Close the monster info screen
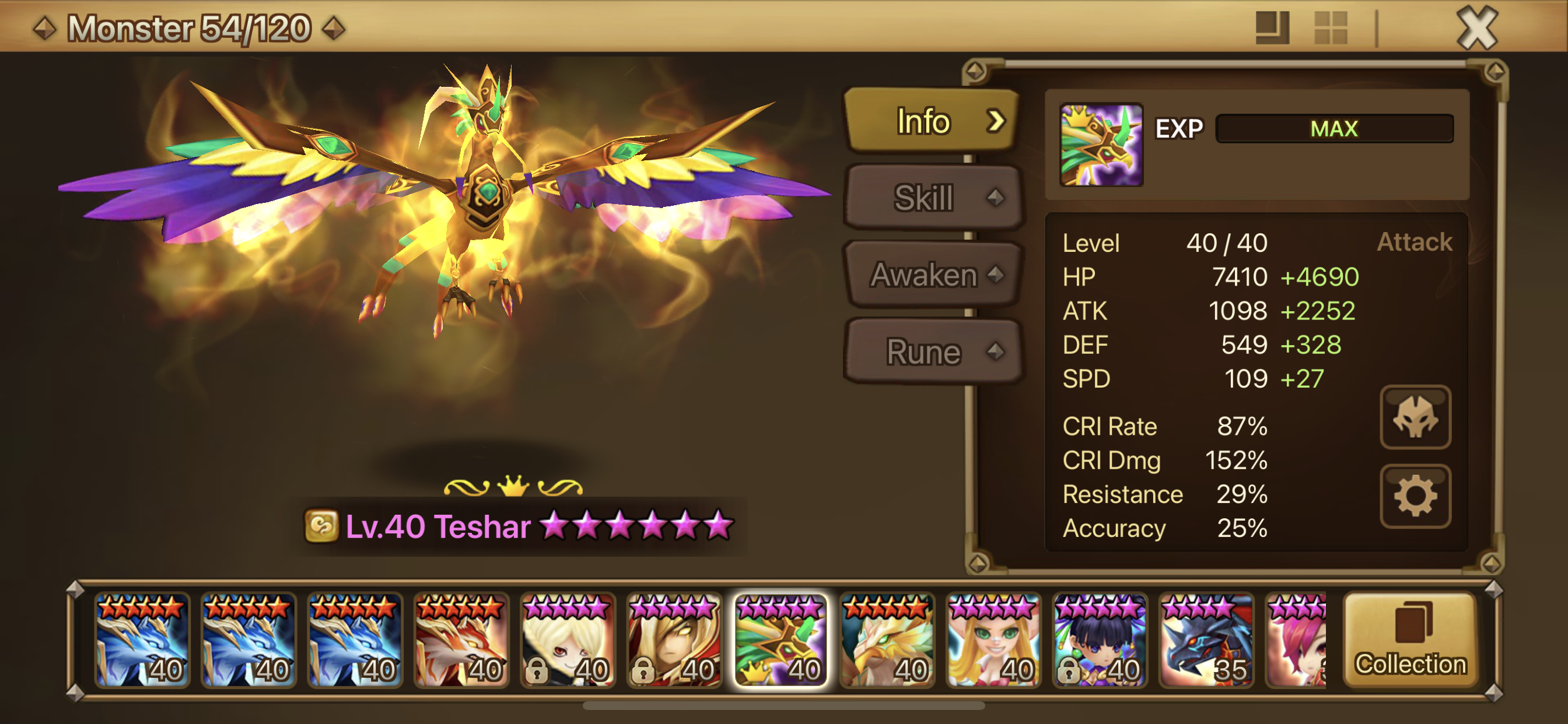This screenshot has width=1568, height=724. pyautogui.click(x=1476, y=28)
